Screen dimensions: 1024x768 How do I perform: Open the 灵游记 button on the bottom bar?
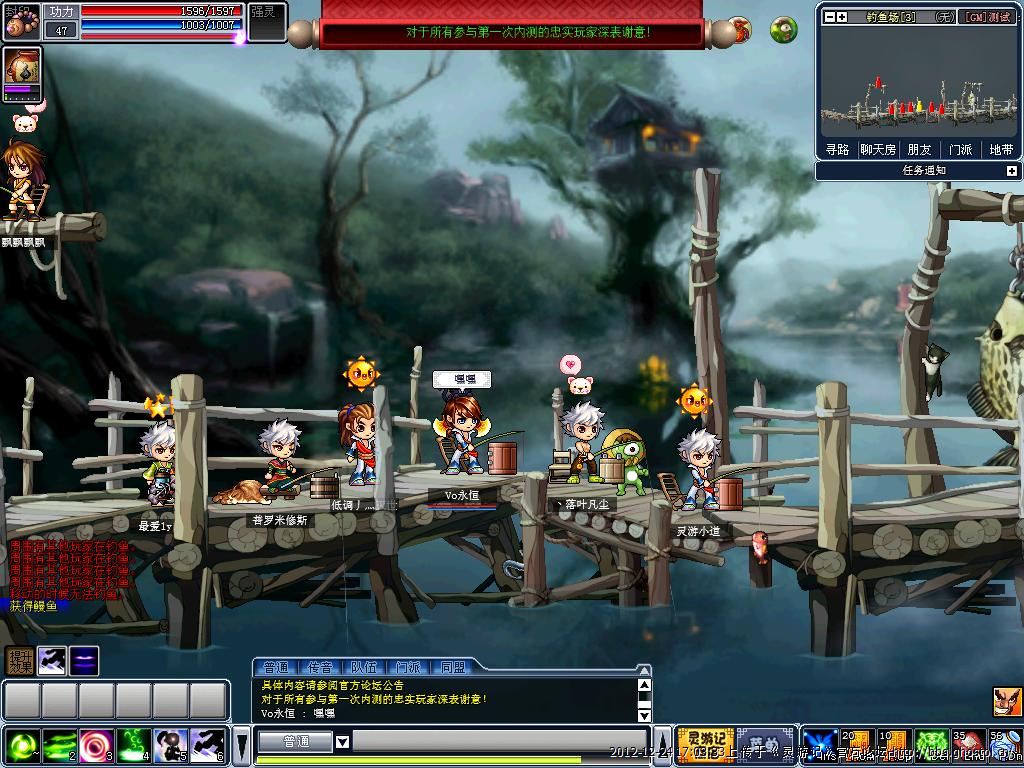705,742
